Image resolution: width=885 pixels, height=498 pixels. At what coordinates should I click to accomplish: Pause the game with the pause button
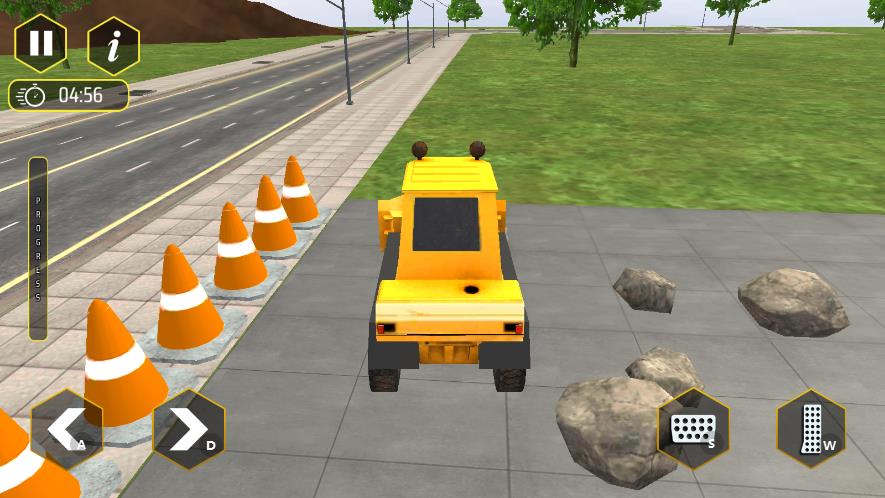(x=41, y=44)
